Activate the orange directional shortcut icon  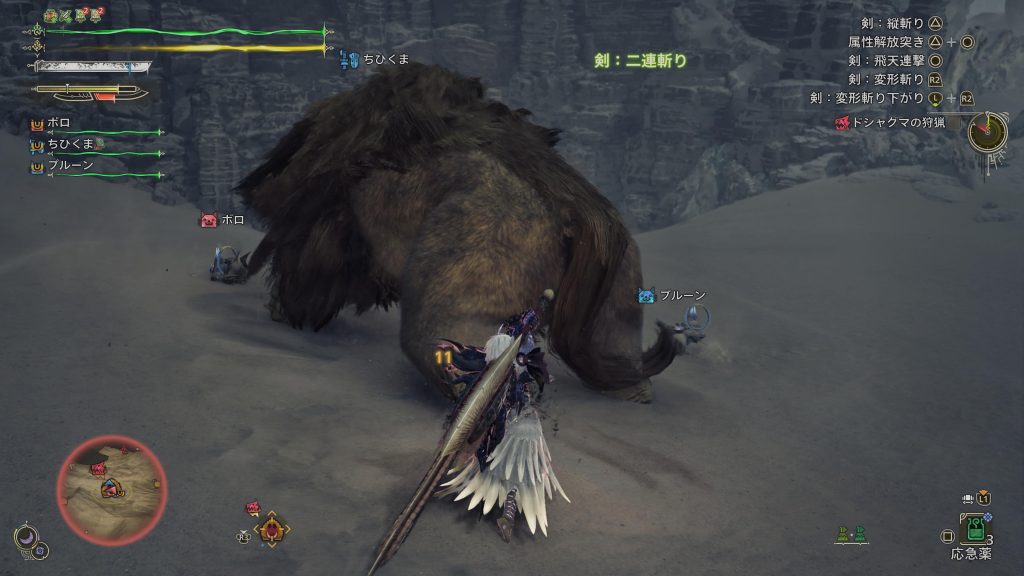[270, 528]
